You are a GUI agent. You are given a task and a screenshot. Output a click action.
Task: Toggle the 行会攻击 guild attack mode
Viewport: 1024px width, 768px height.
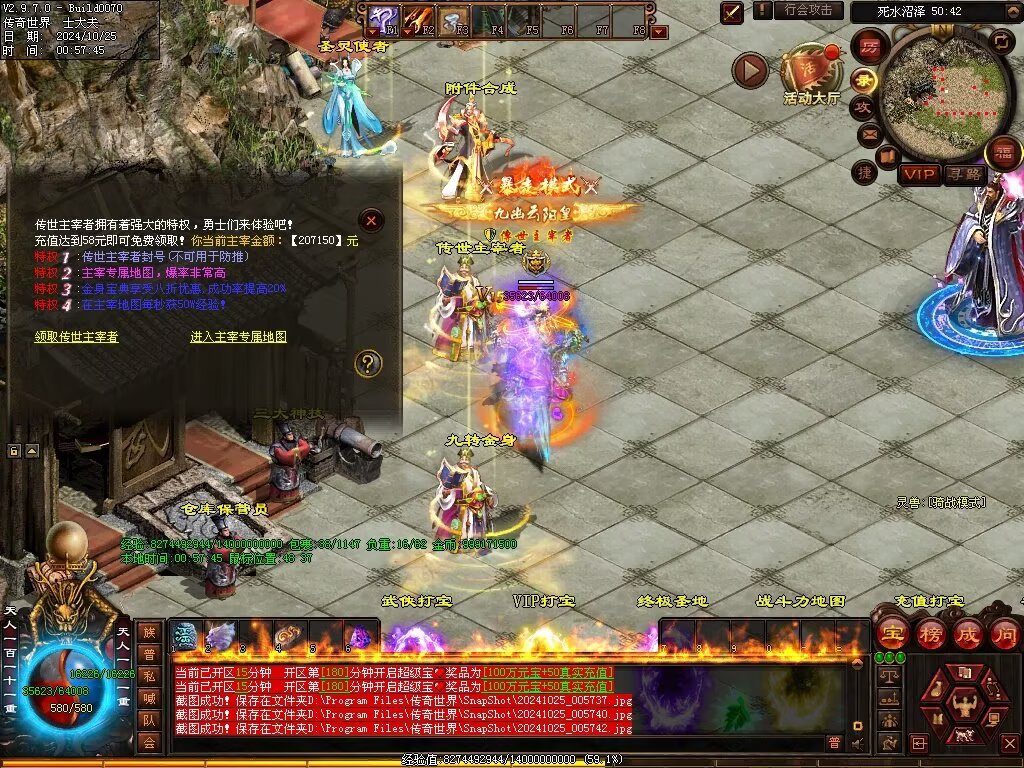click(x=807, y=11)
